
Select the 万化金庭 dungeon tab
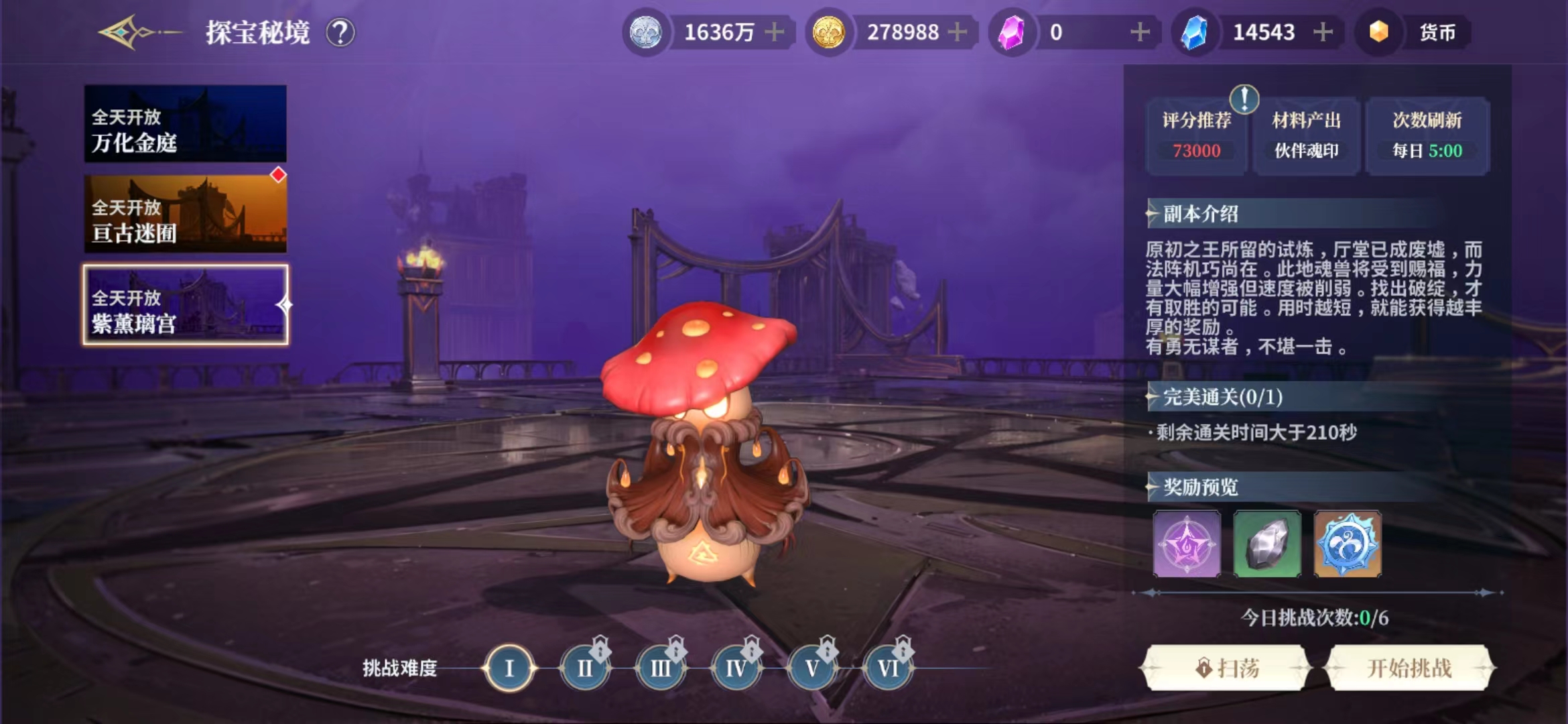point(186,124)
